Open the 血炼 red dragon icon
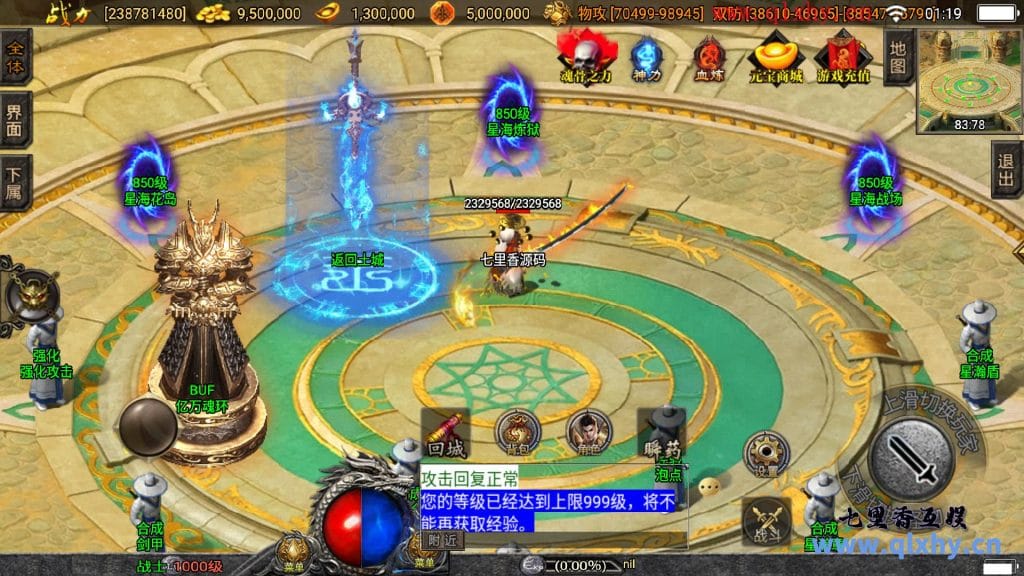The width and height of the screenshot is (1024, 576). pos(709,56)
